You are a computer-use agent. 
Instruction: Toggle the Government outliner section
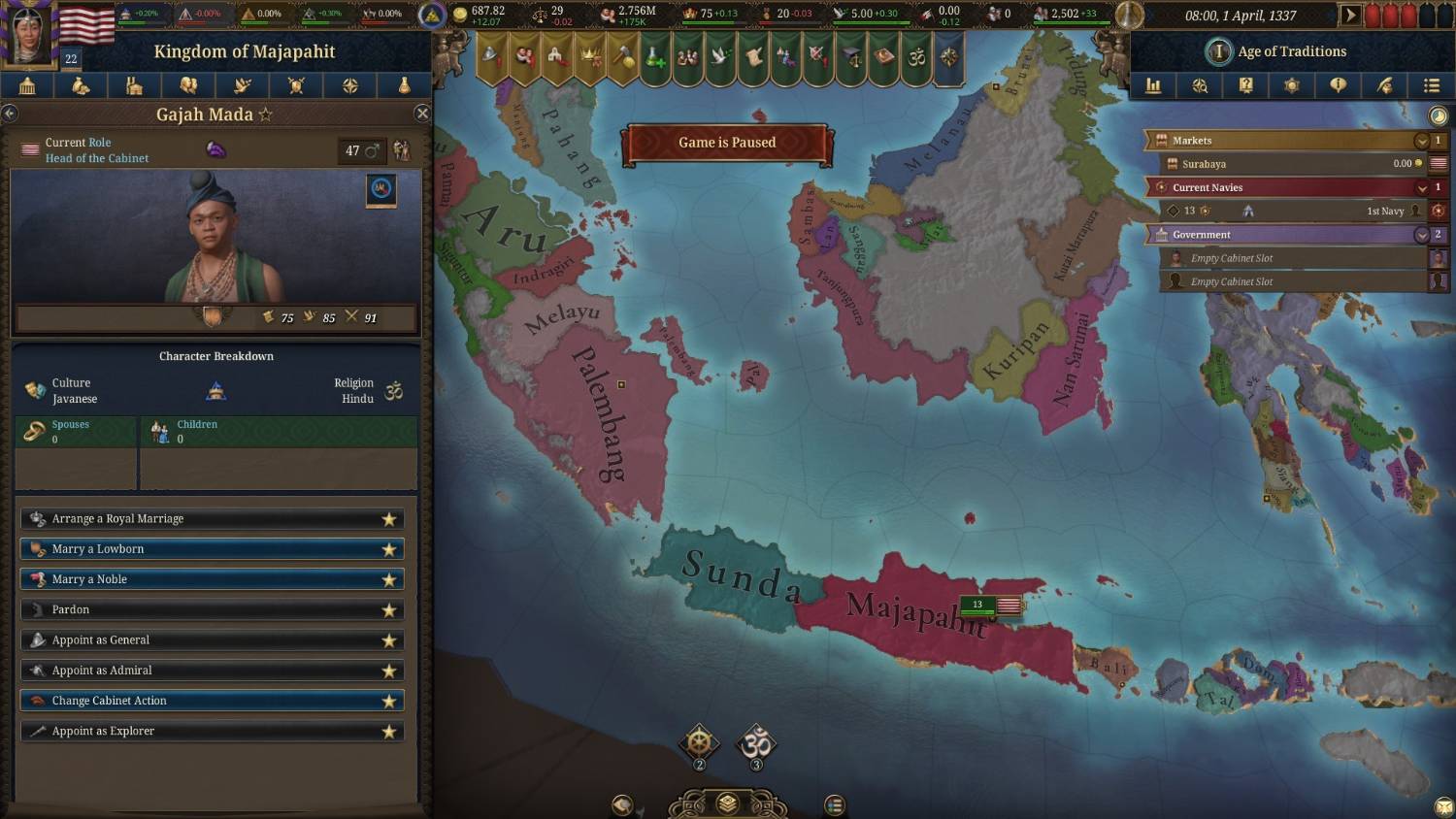[x=1422, y=235]
